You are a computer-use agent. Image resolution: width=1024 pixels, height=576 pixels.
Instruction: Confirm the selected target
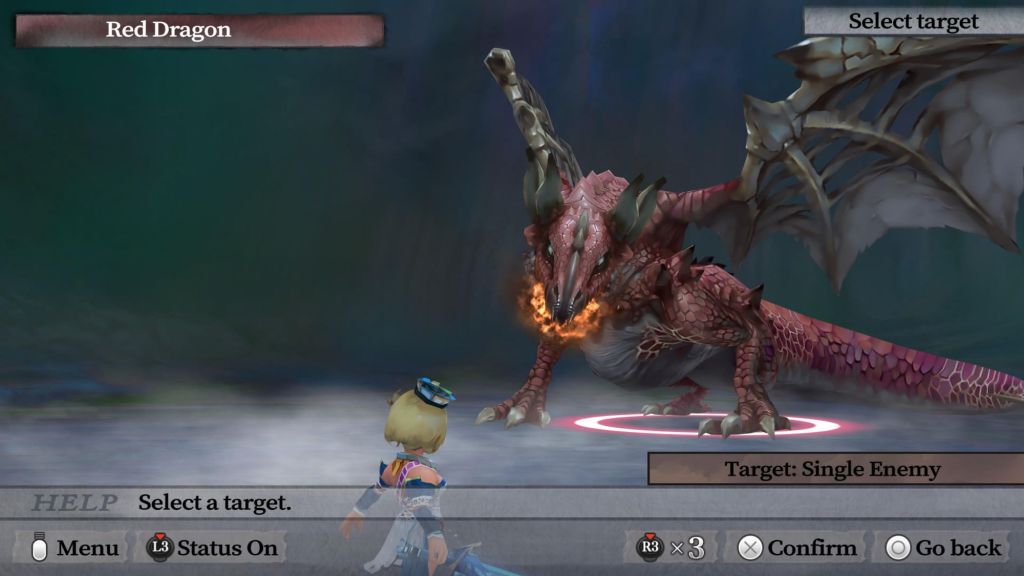[x=797, y=548]
